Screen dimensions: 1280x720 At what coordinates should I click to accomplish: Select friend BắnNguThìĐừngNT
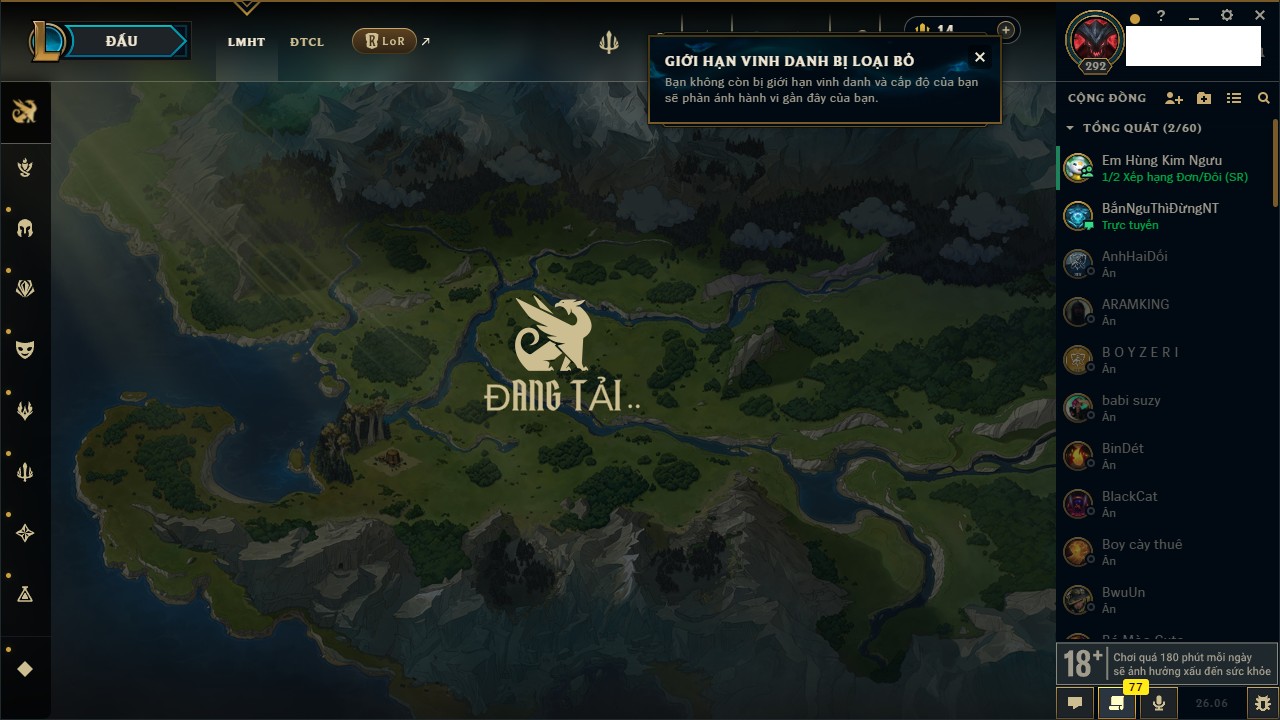coord(1160,216)
